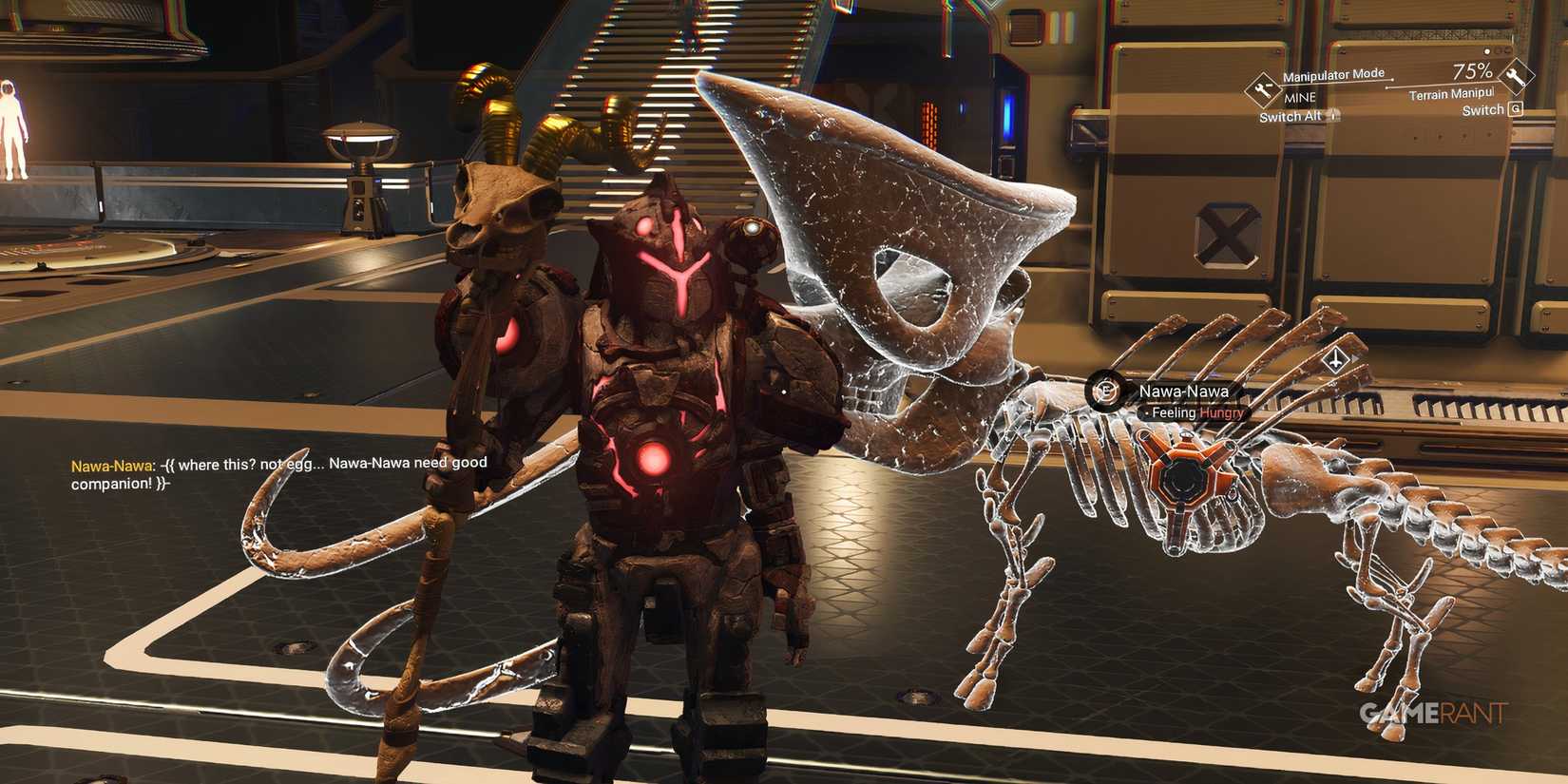This screenshot has width=1568, height=784.
Task: Click the G keybind icon next to Switch
Action: coord(1518,108)
